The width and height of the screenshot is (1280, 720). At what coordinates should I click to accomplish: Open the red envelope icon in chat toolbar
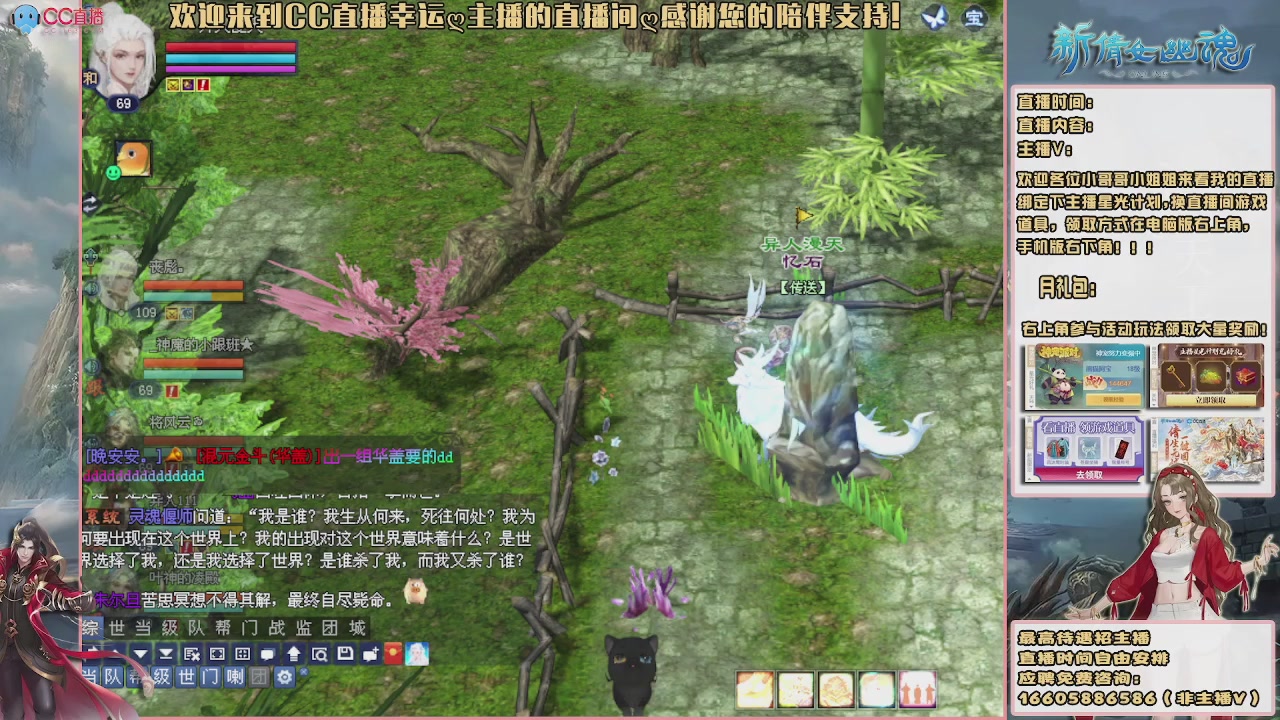[394, 654]
